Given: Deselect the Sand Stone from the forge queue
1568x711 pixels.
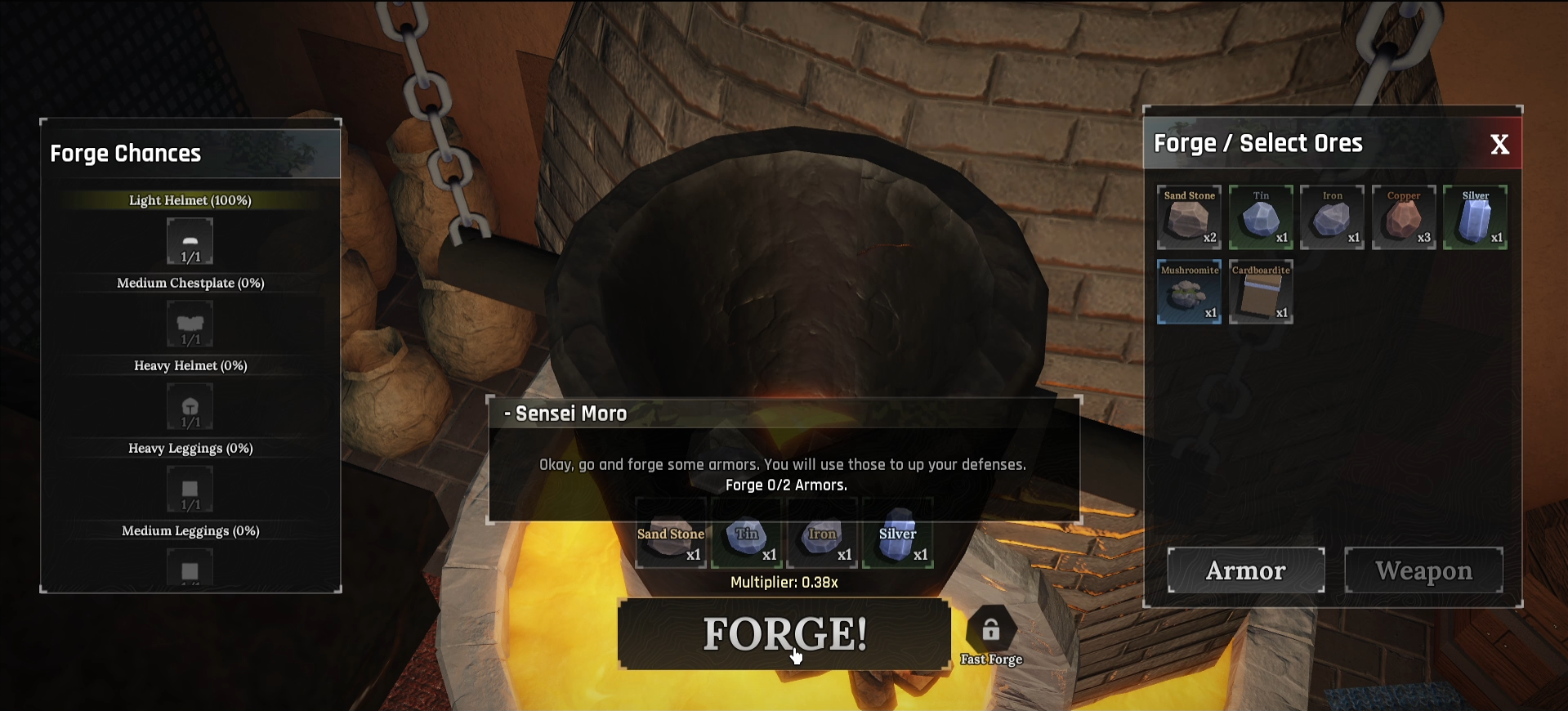Looking at the screenshot, I should 671,534.
